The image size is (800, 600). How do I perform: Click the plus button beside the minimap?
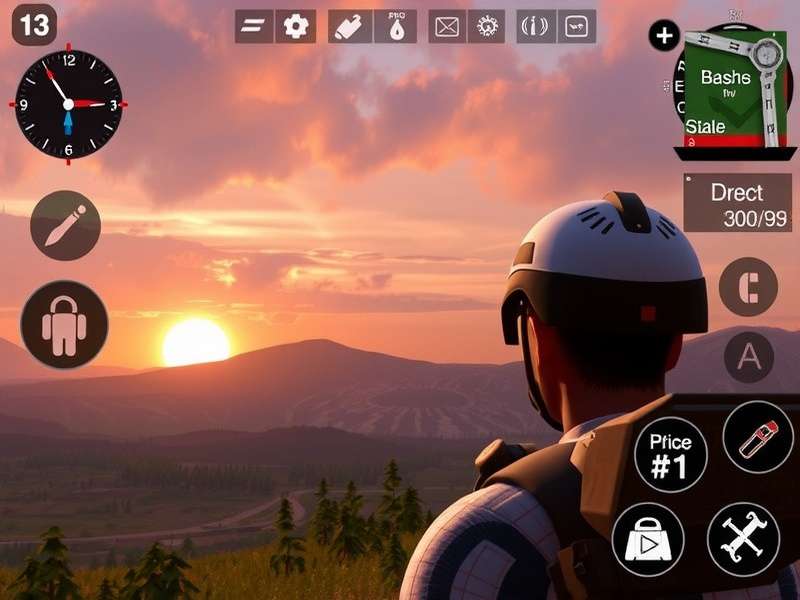(x=663, y=37)
